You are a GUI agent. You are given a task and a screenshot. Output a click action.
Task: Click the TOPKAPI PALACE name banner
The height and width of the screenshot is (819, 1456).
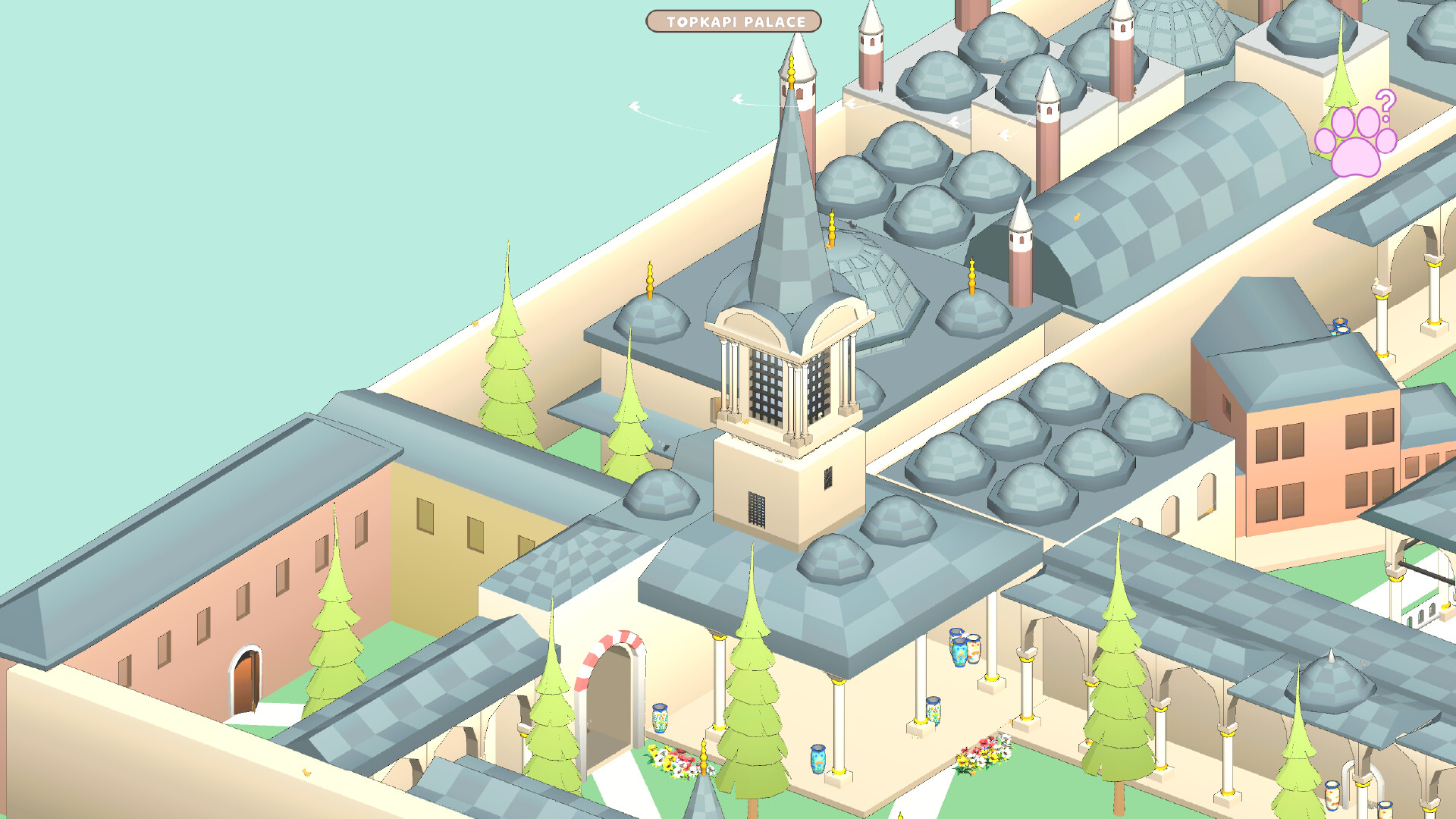(733, 22)
